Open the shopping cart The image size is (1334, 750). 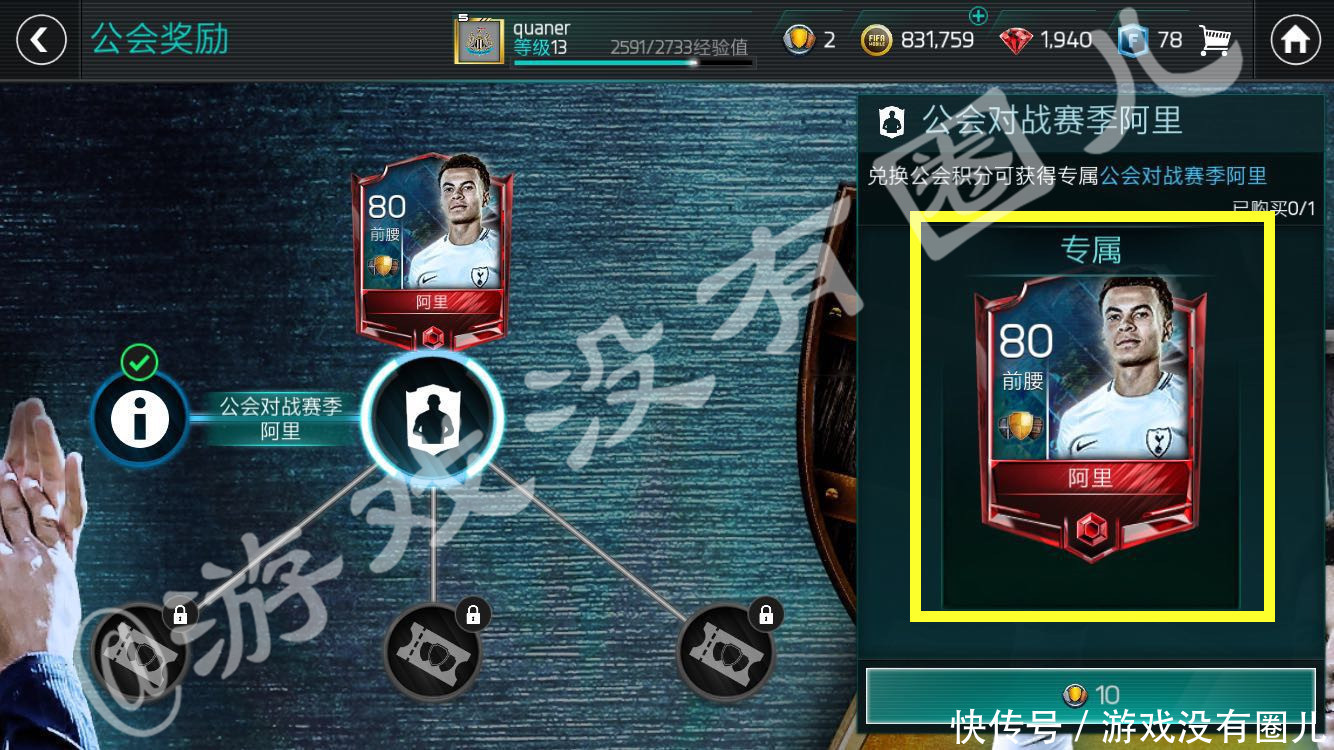click(1215, 40)
